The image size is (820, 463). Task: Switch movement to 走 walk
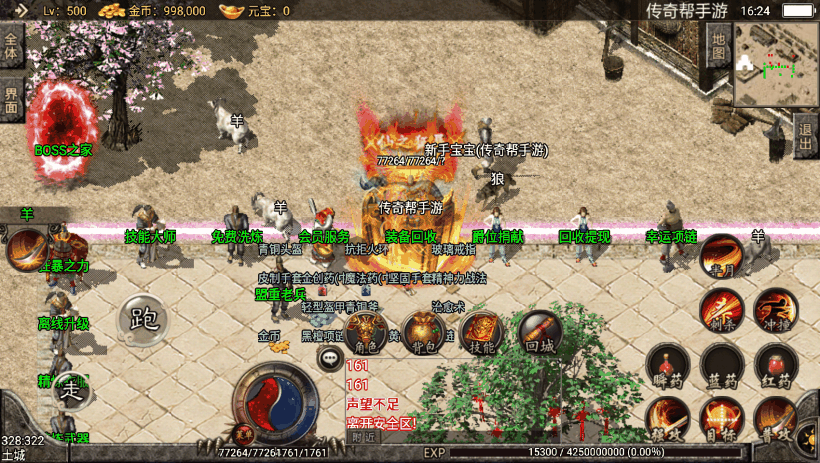[x=71, y=389]
